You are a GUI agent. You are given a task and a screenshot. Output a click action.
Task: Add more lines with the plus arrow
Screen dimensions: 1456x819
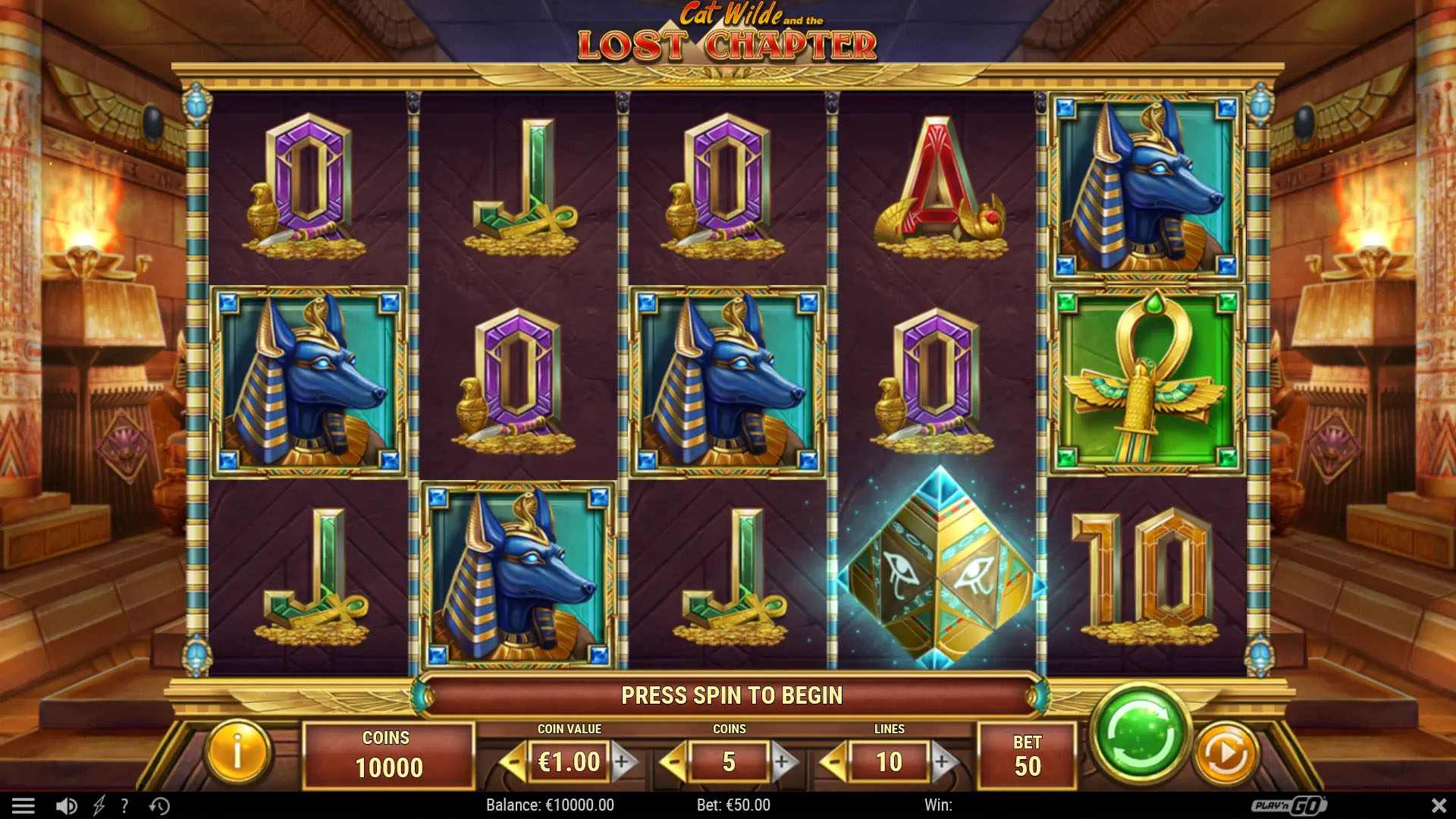943,761
